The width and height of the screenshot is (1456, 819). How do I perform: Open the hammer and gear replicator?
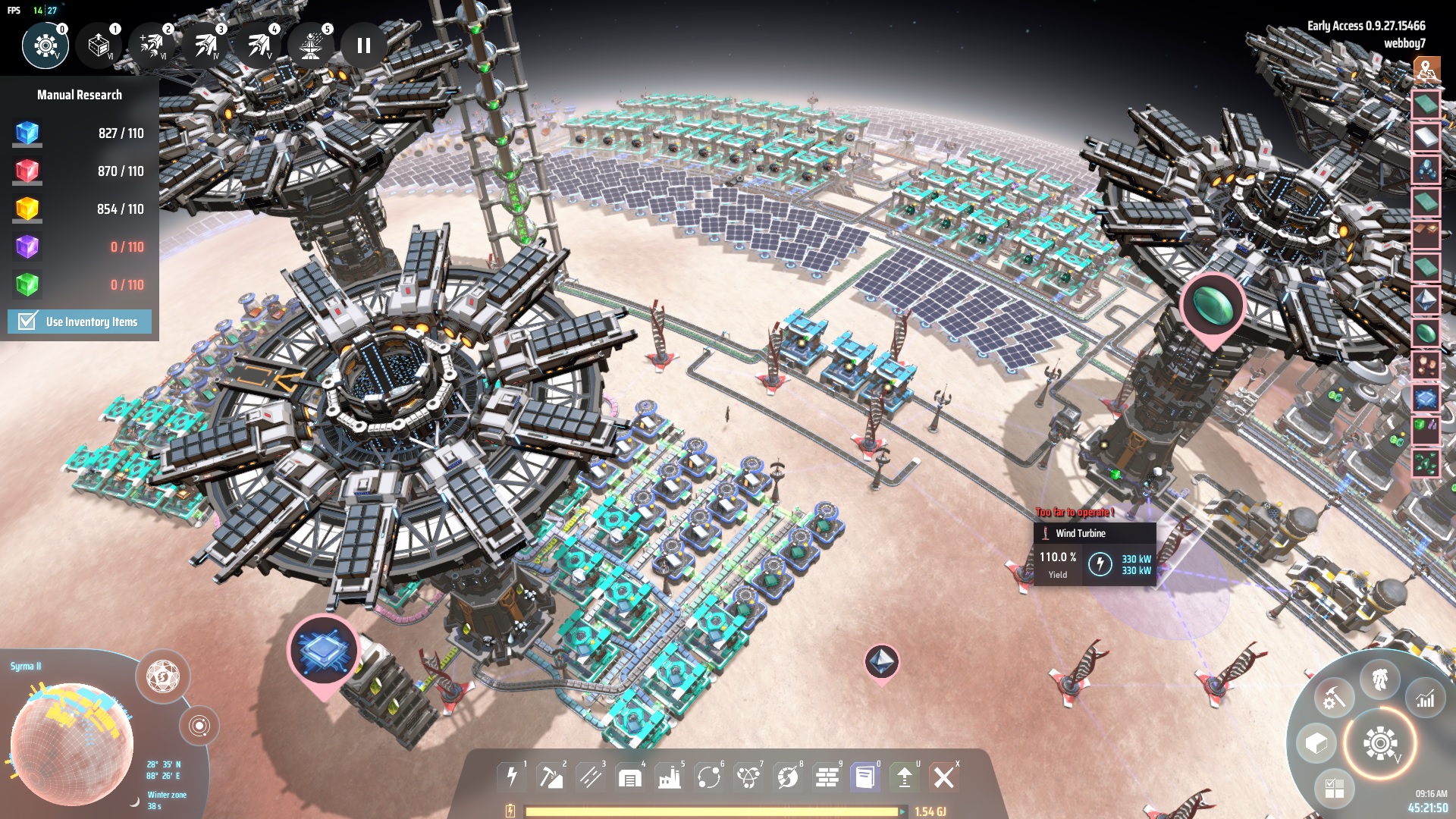[x=1333, y=698]
